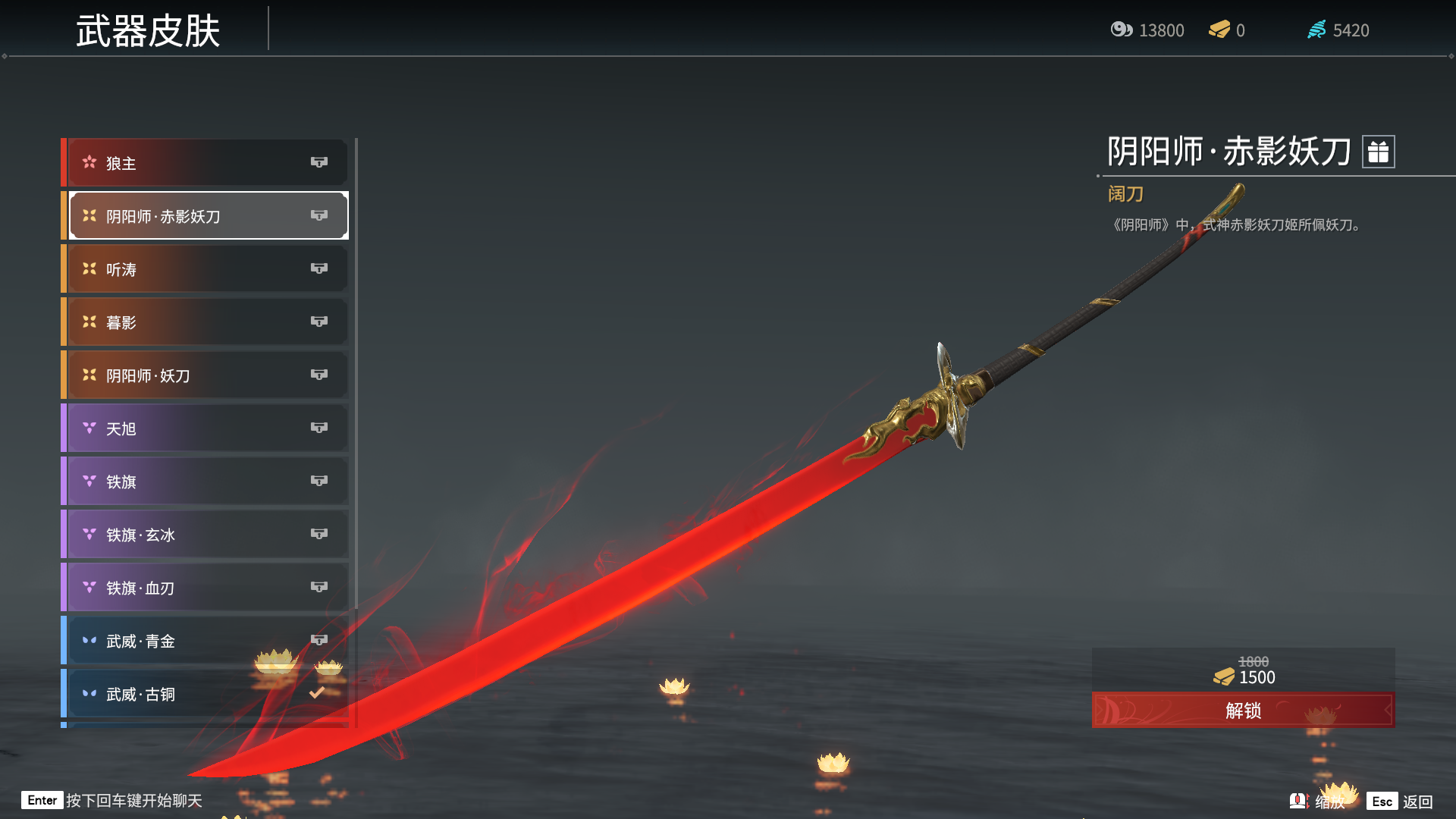
Task: Click the teal thread currency icon
Action: (x=1317, y=30)
